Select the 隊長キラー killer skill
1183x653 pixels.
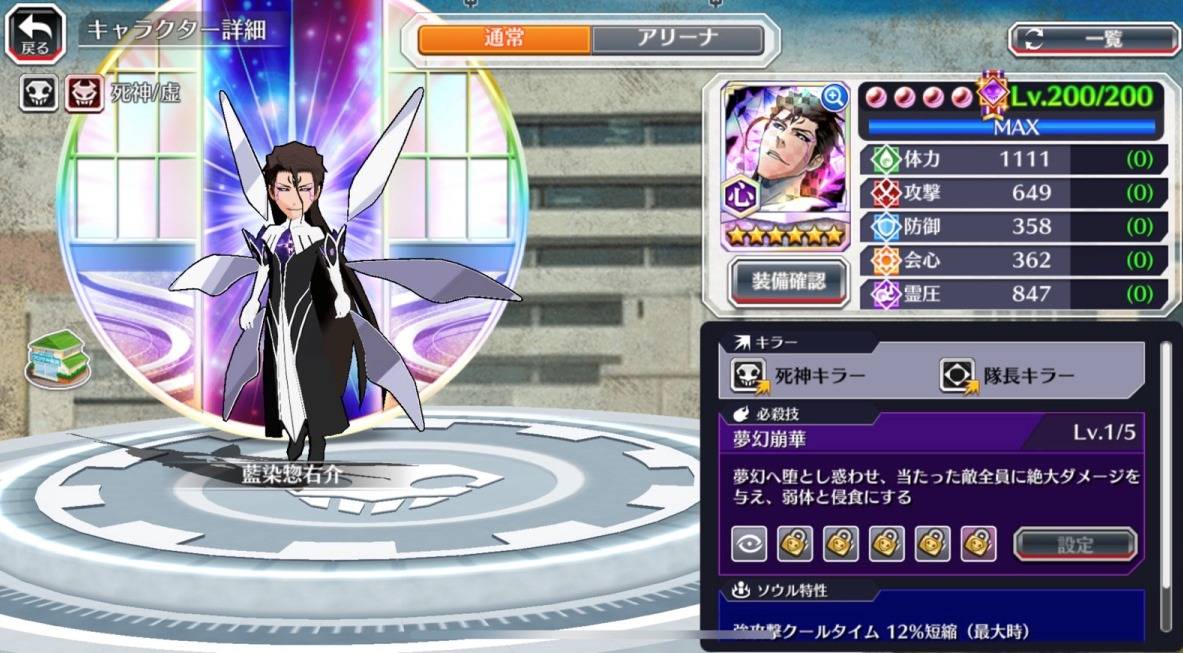click(x=1008, y=376)
